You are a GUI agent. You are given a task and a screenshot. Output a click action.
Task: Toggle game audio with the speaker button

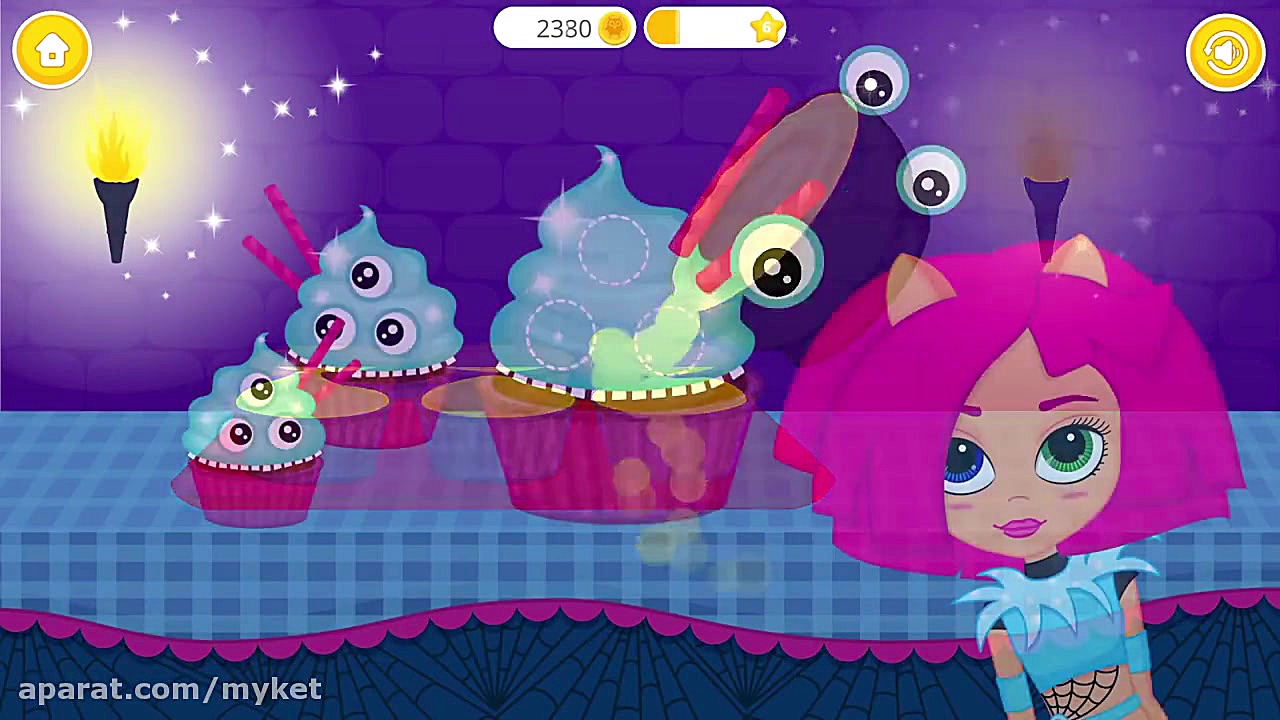(1225, 49)
